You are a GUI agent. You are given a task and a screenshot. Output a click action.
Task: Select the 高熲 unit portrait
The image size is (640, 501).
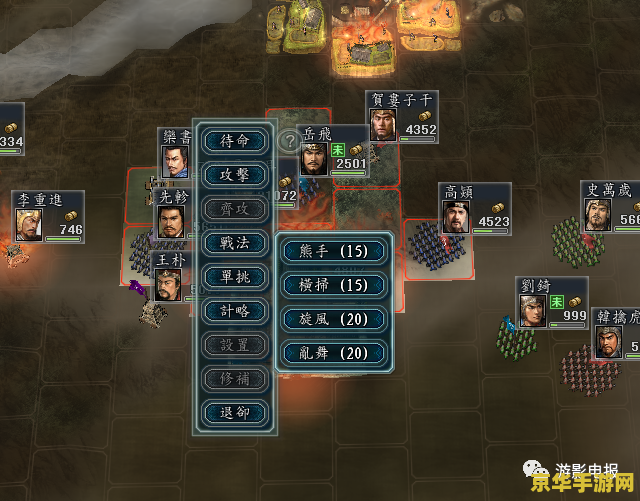[x=457, y=217]
